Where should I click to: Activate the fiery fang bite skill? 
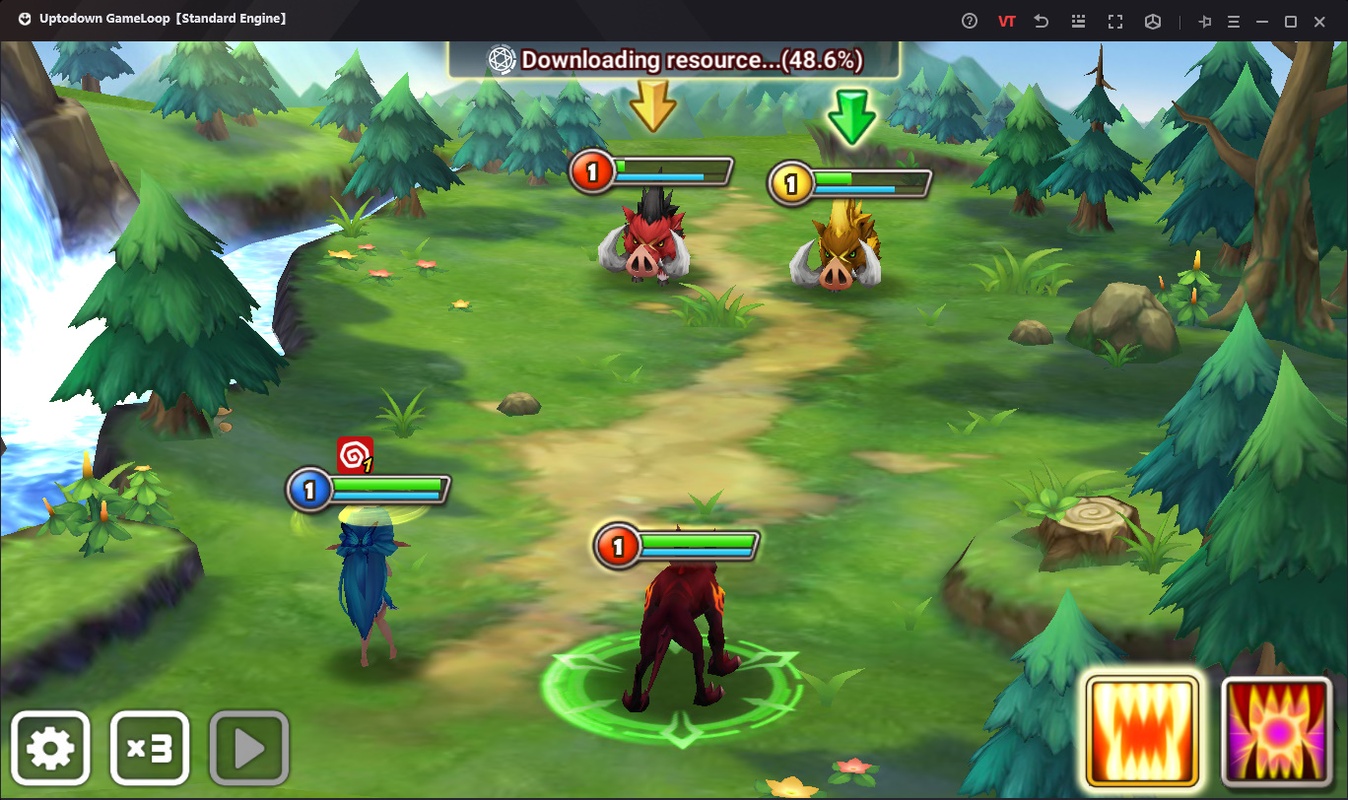point(1142,730)
